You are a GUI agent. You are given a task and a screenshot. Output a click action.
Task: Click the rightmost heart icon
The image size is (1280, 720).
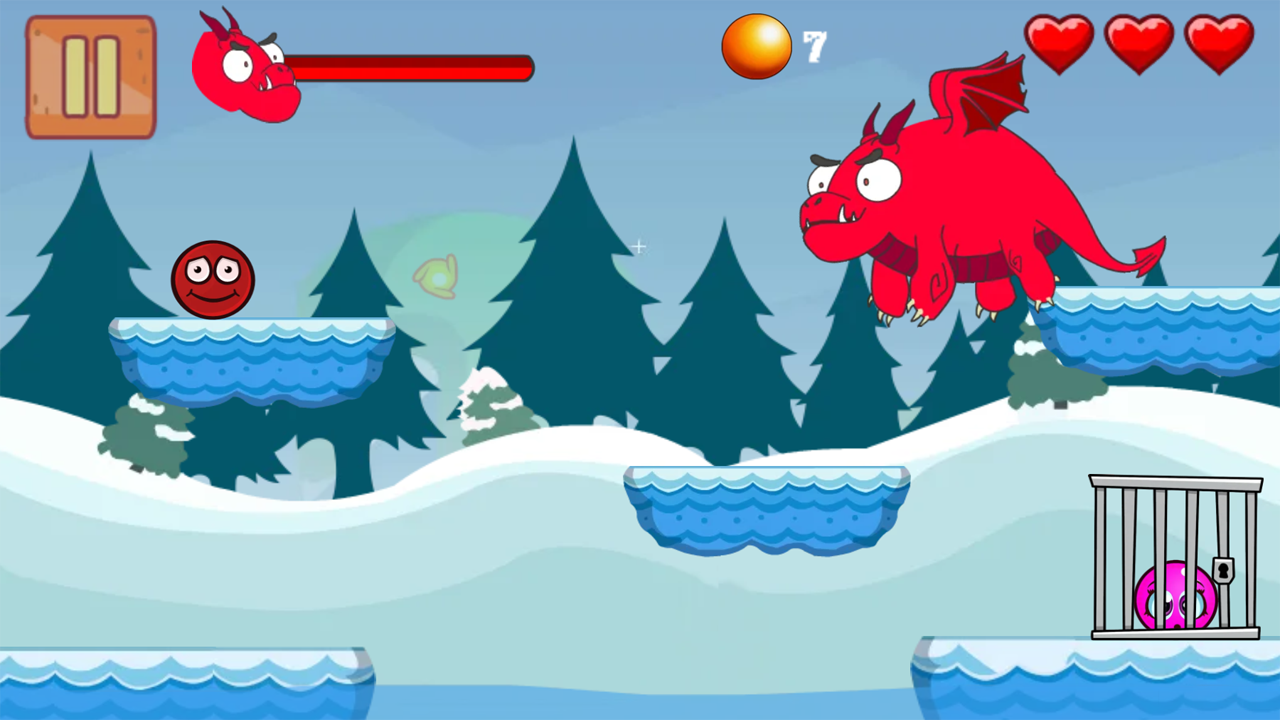click(1218, 42)
